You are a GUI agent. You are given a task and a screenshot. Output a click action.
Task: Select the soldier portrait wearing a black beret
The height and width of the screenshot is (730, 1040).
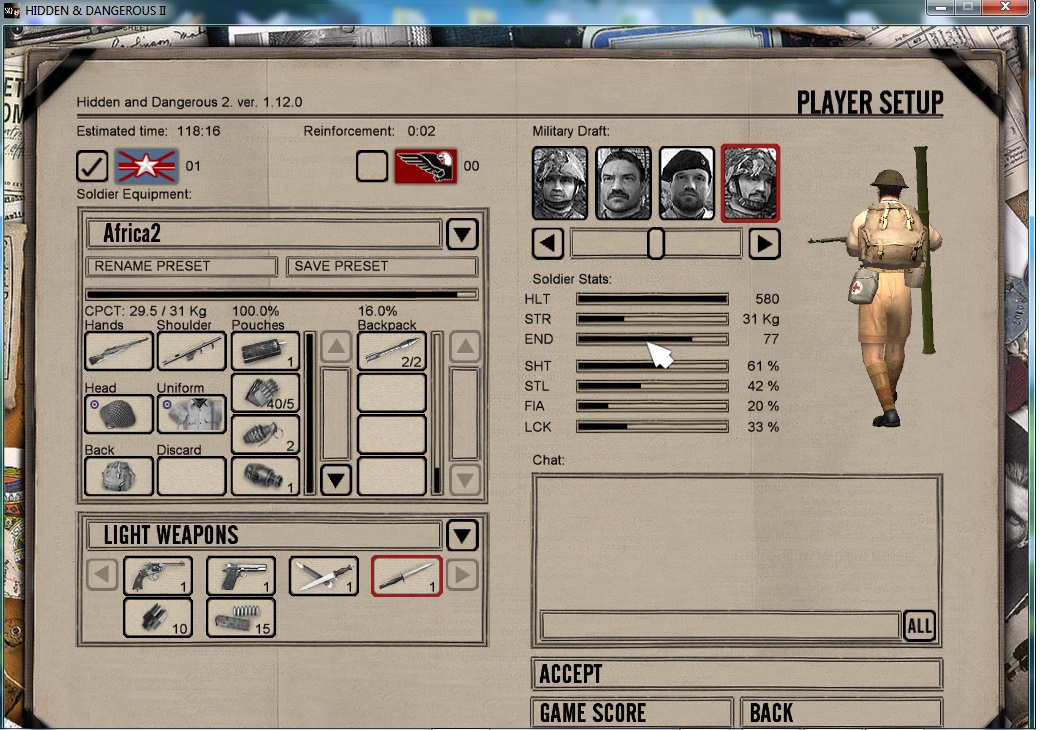687,184
